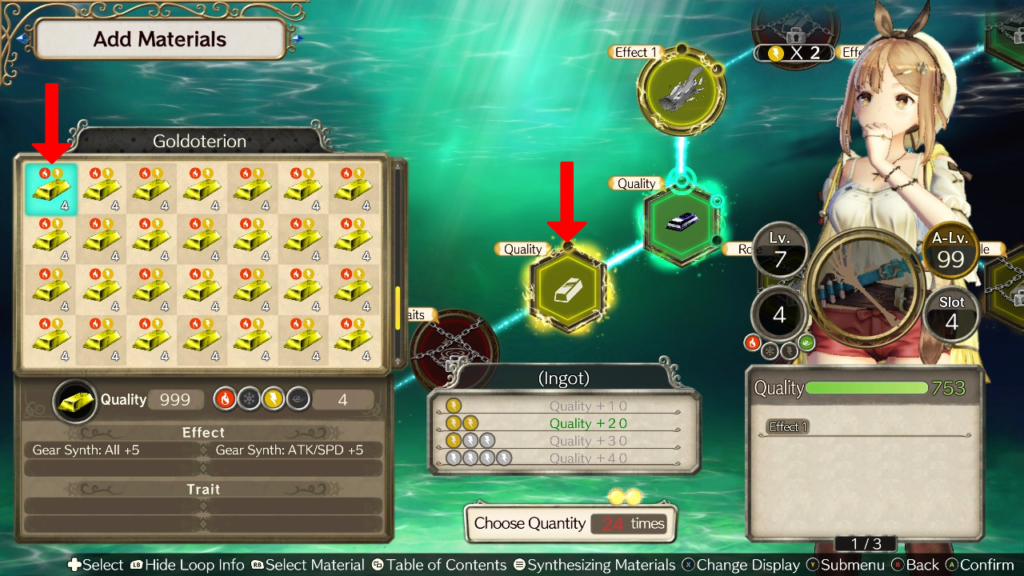The image size is (1024, 576).
Task: Select the locked loop node marked X 2
Action: pos(796,30)
